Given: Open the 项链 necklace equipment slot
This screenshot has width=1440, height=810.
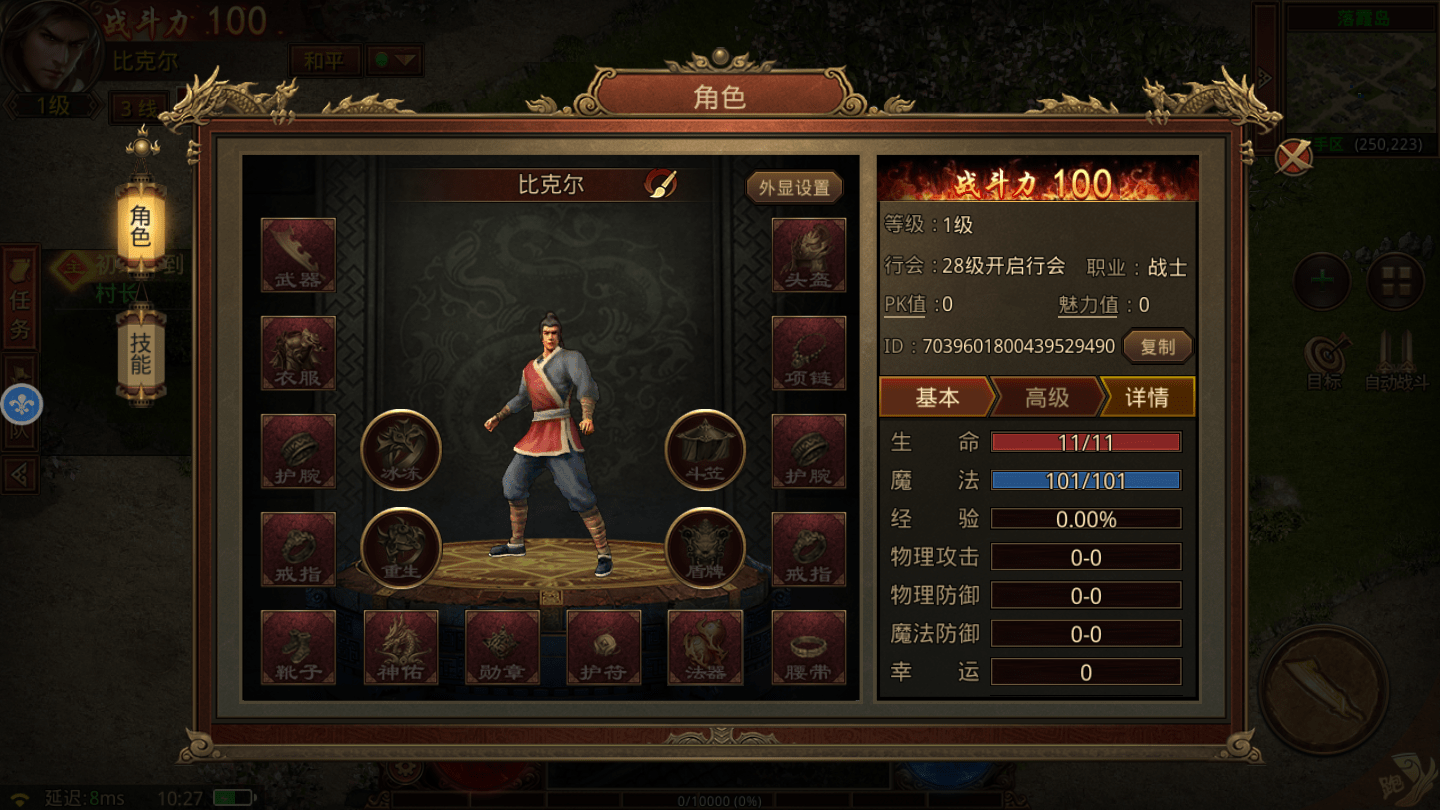Looking at the screenshot, I should (x=808, y=353).
